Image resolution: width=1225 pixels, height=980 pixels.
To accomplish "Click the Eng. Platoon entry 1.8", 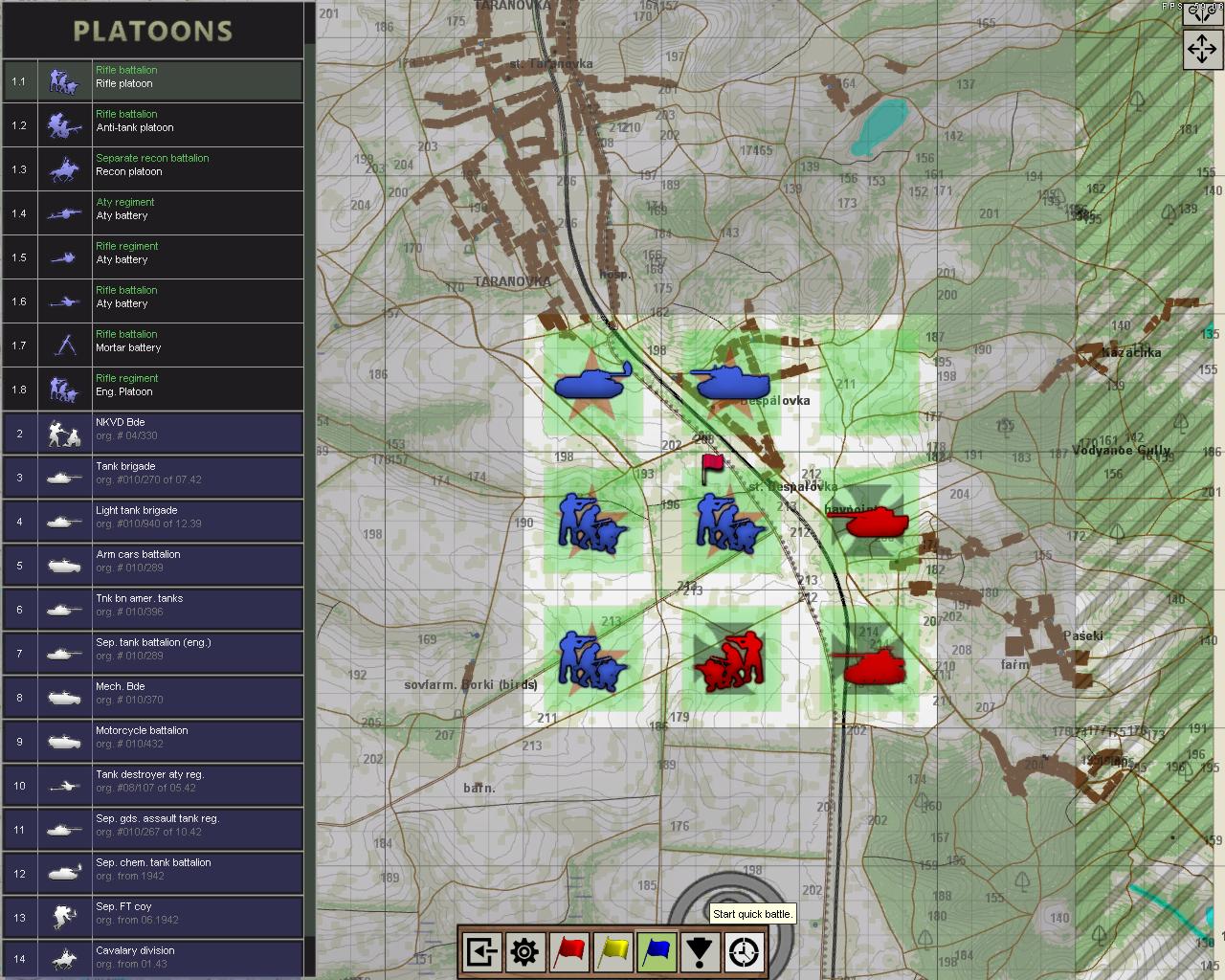I will coord(153,389).
